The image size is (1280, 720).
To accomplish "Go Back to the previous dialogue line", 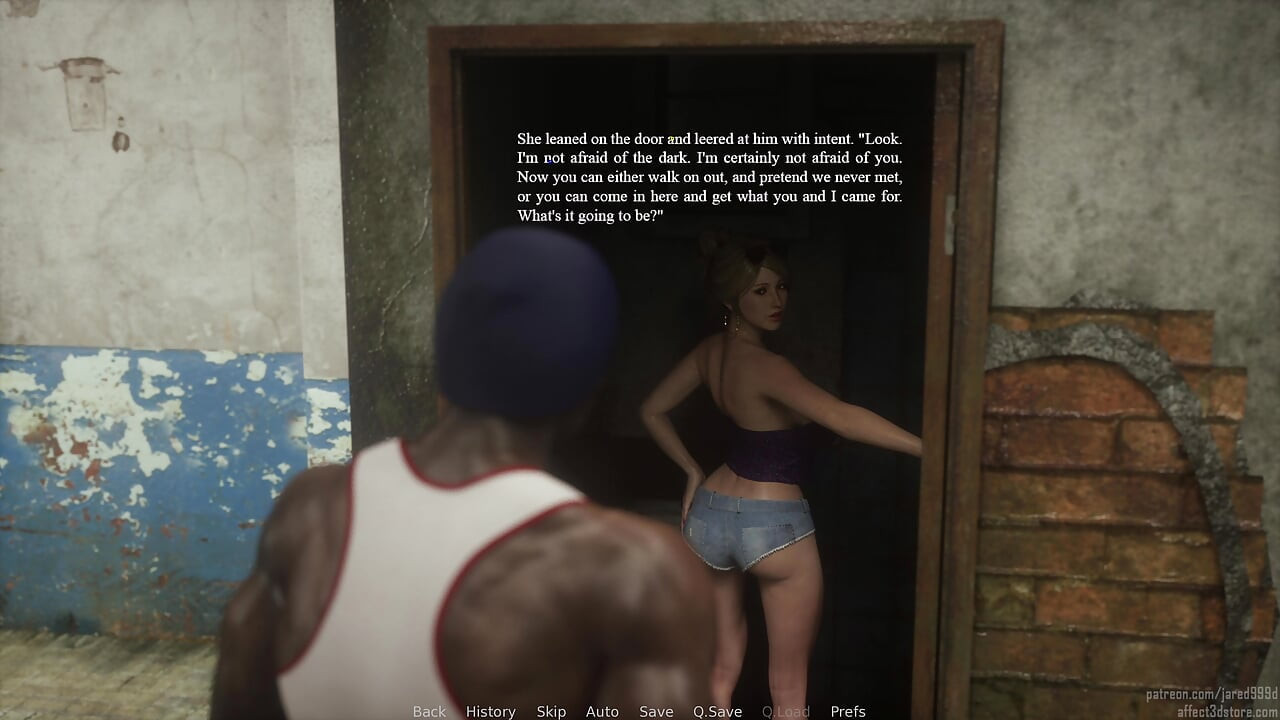I will pyautogui.click(x=428, y=711).
